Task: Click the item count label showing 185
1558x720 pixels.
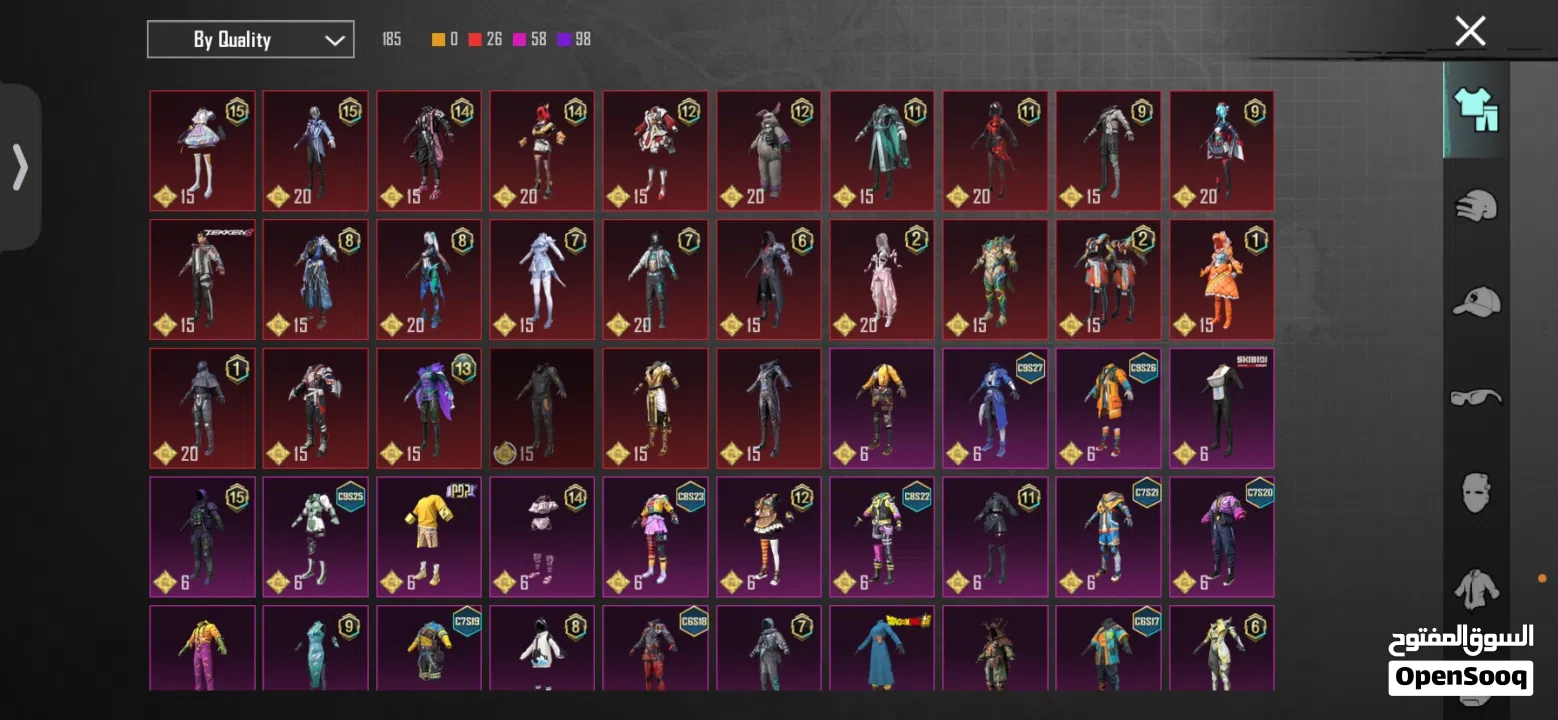Action: (x=391, y=39)
